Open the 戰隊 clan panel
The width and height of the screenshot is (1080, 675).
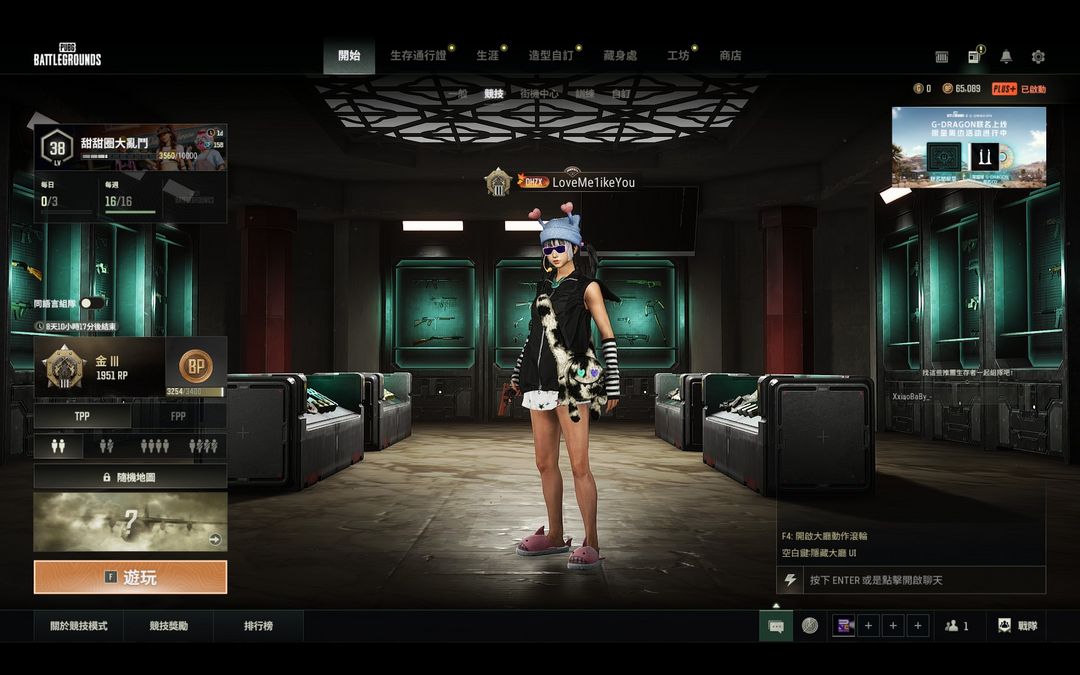pyautogui.click(x=1017, y=626)
